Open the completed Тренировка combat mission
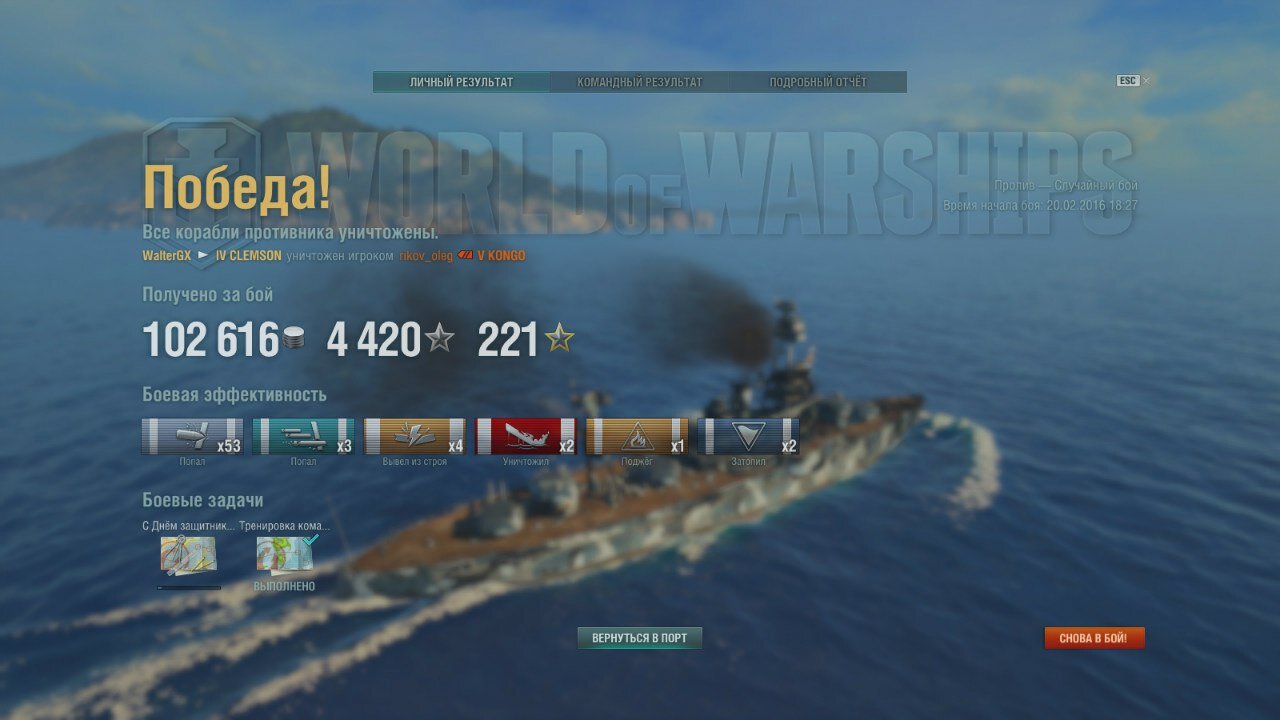Screen dimensions: 1280x720 [285, 556]
